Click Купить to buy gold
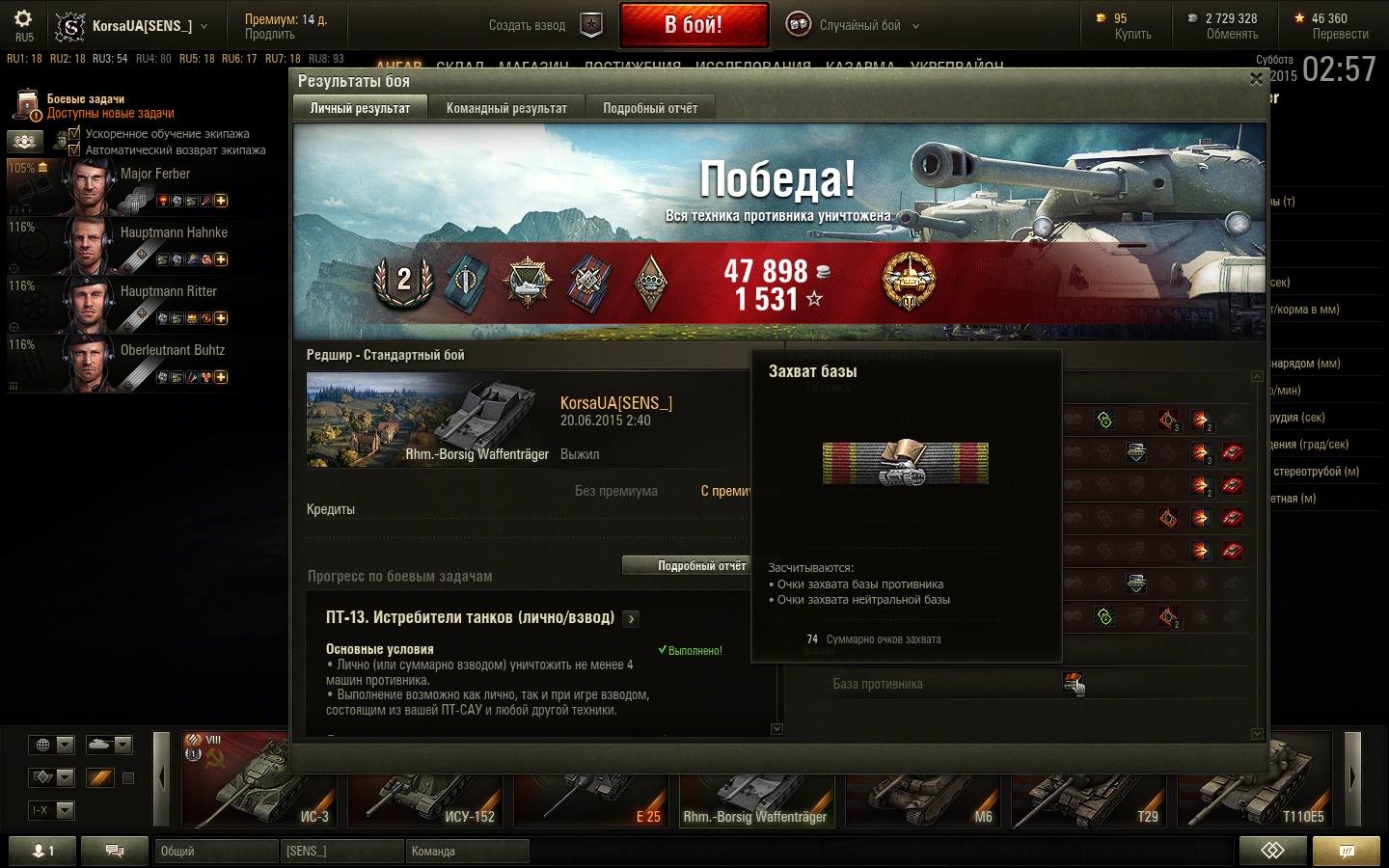The height and width of the screenshot is (868, 1389). (1132, 34)
